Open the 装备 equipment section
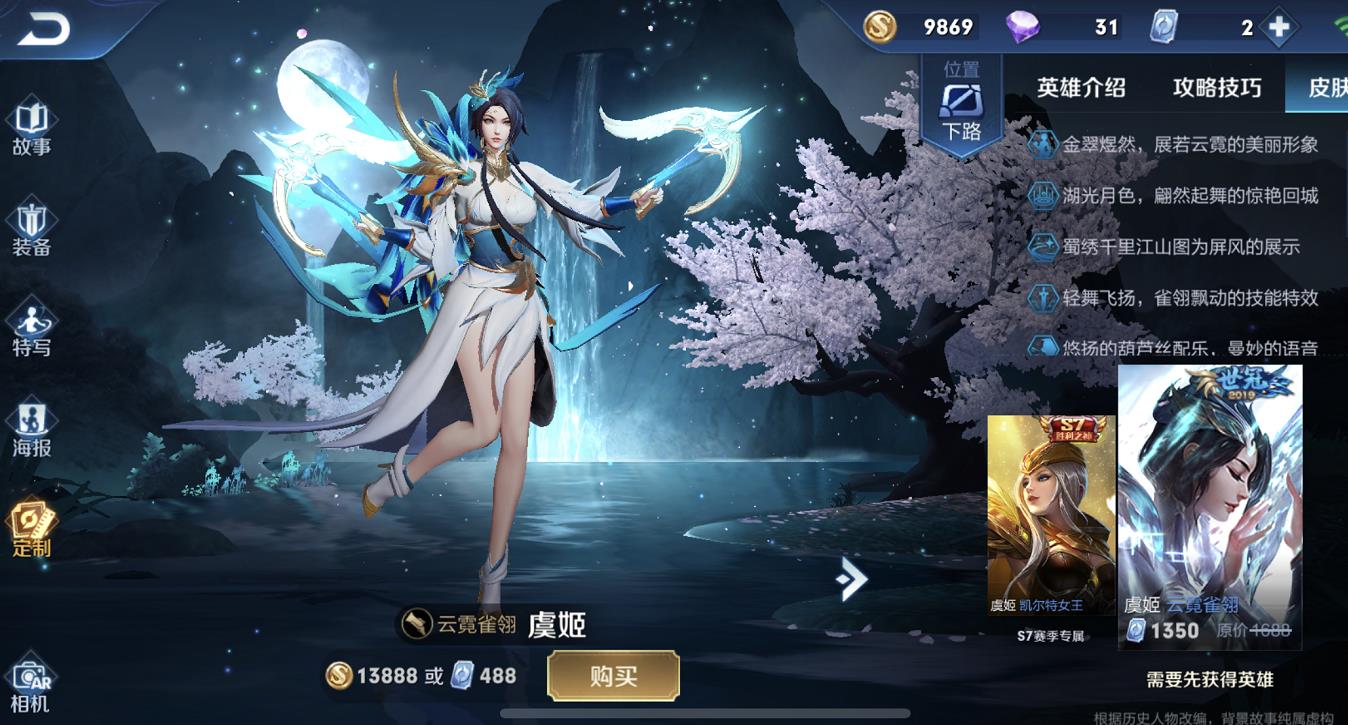Viewport: 1348px width, 725px height. point(31,230)
